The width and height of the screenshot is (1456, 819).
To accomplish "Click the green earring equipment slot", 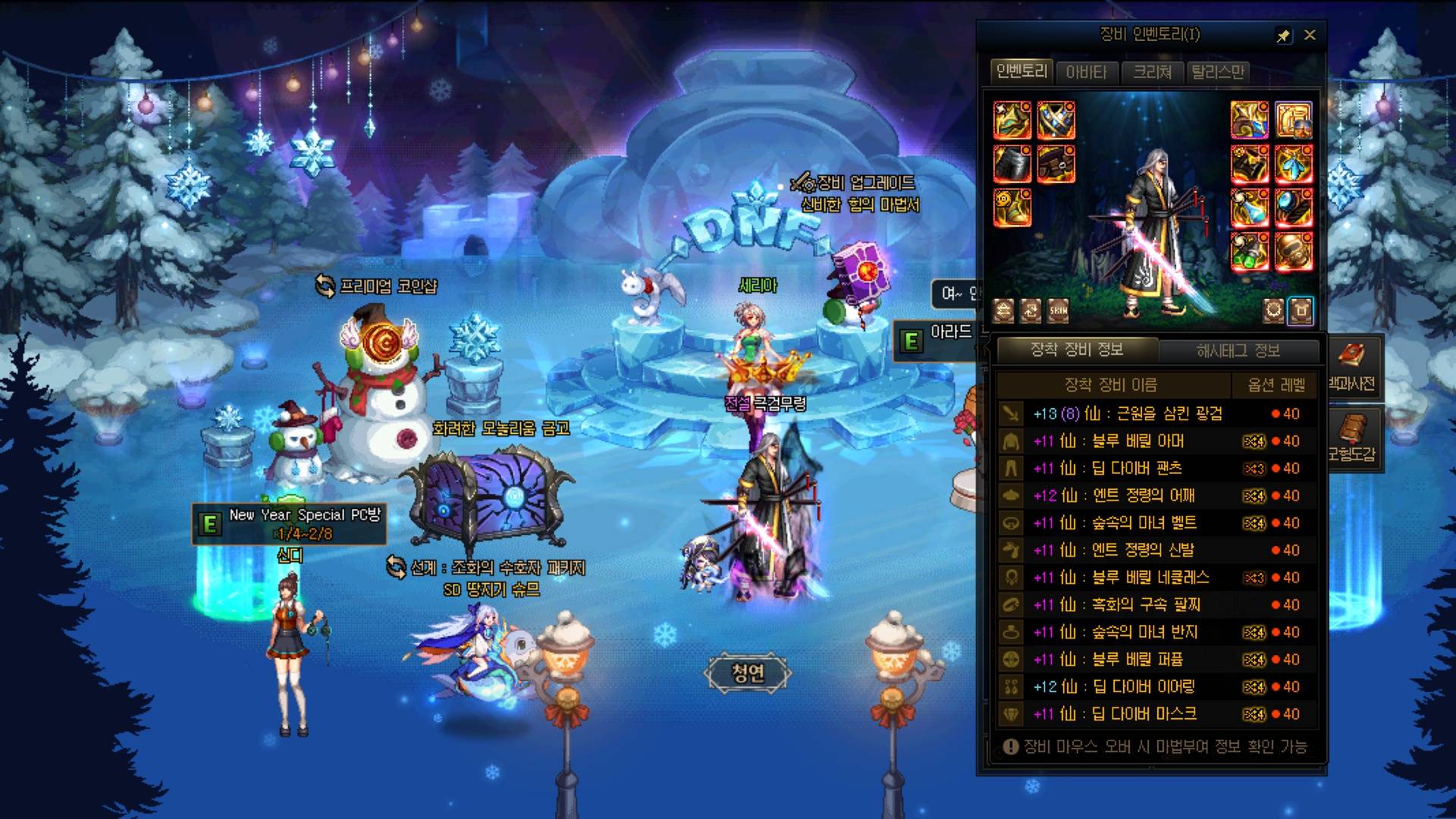I will pos(1249,251).
